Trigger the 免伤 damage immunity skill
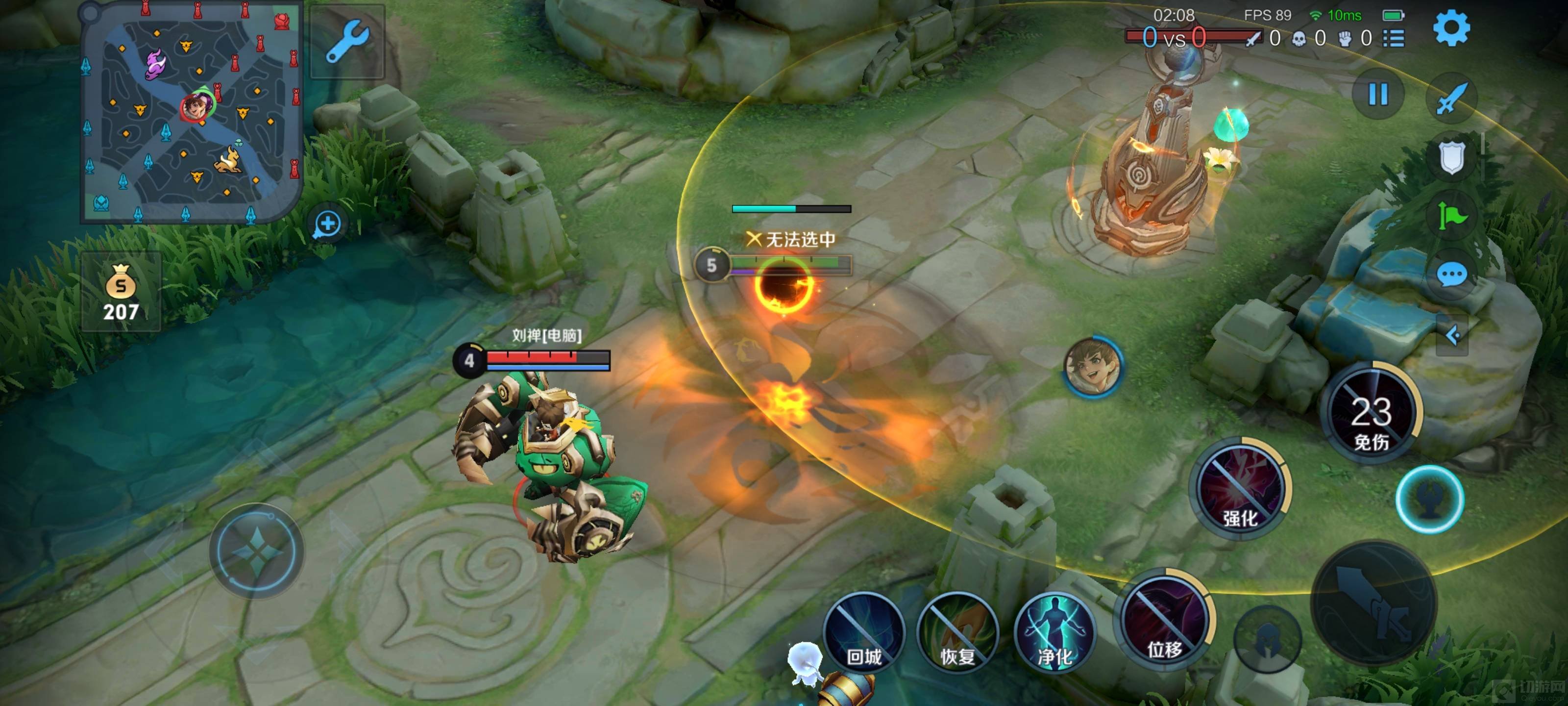The width and height of the screenshot is (1568, 706). coord(1372,414)
